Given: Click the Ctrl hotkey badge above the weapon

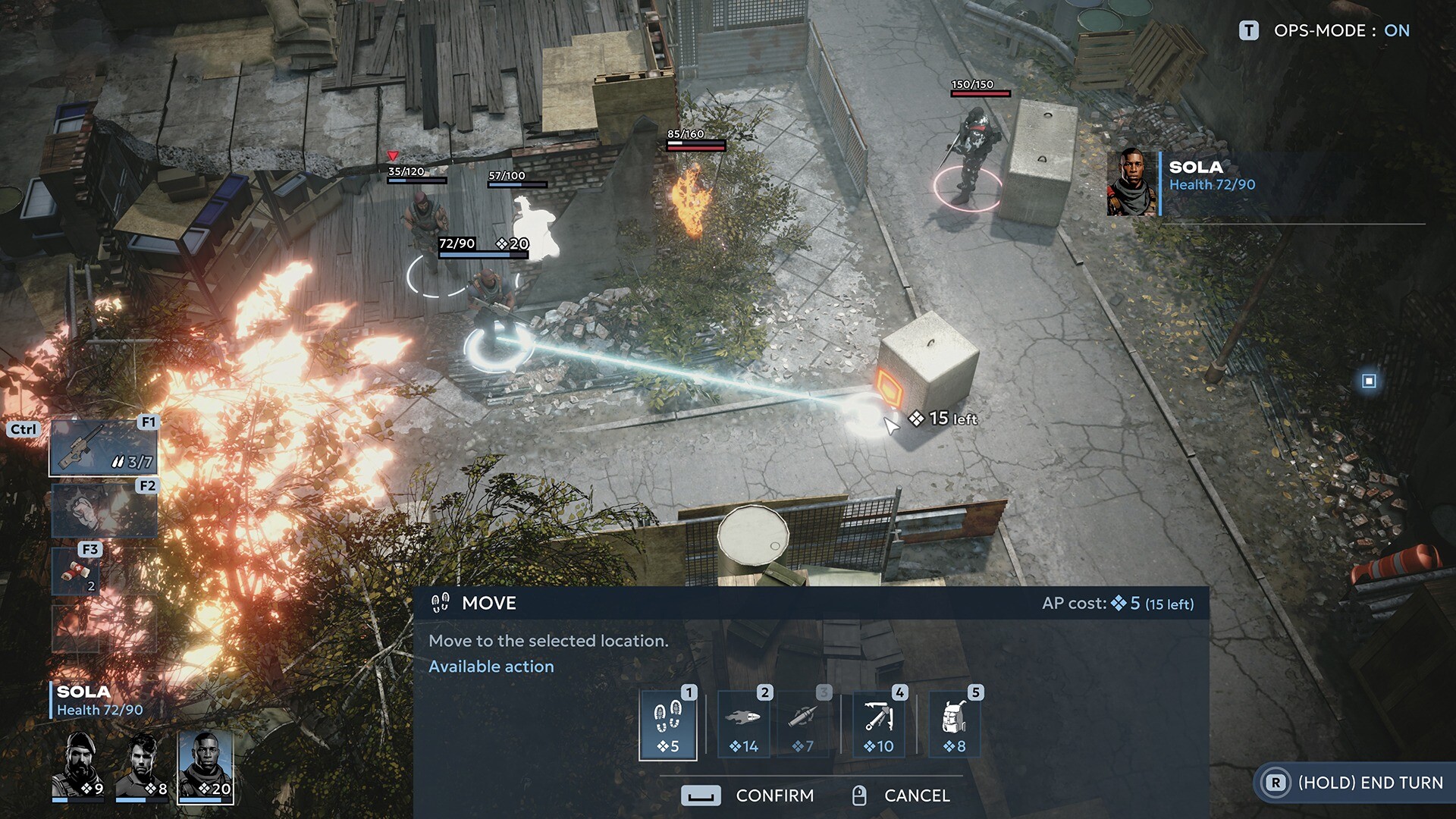Looking at the screenshot, I should pyautogui.click(x=24, y=428).
